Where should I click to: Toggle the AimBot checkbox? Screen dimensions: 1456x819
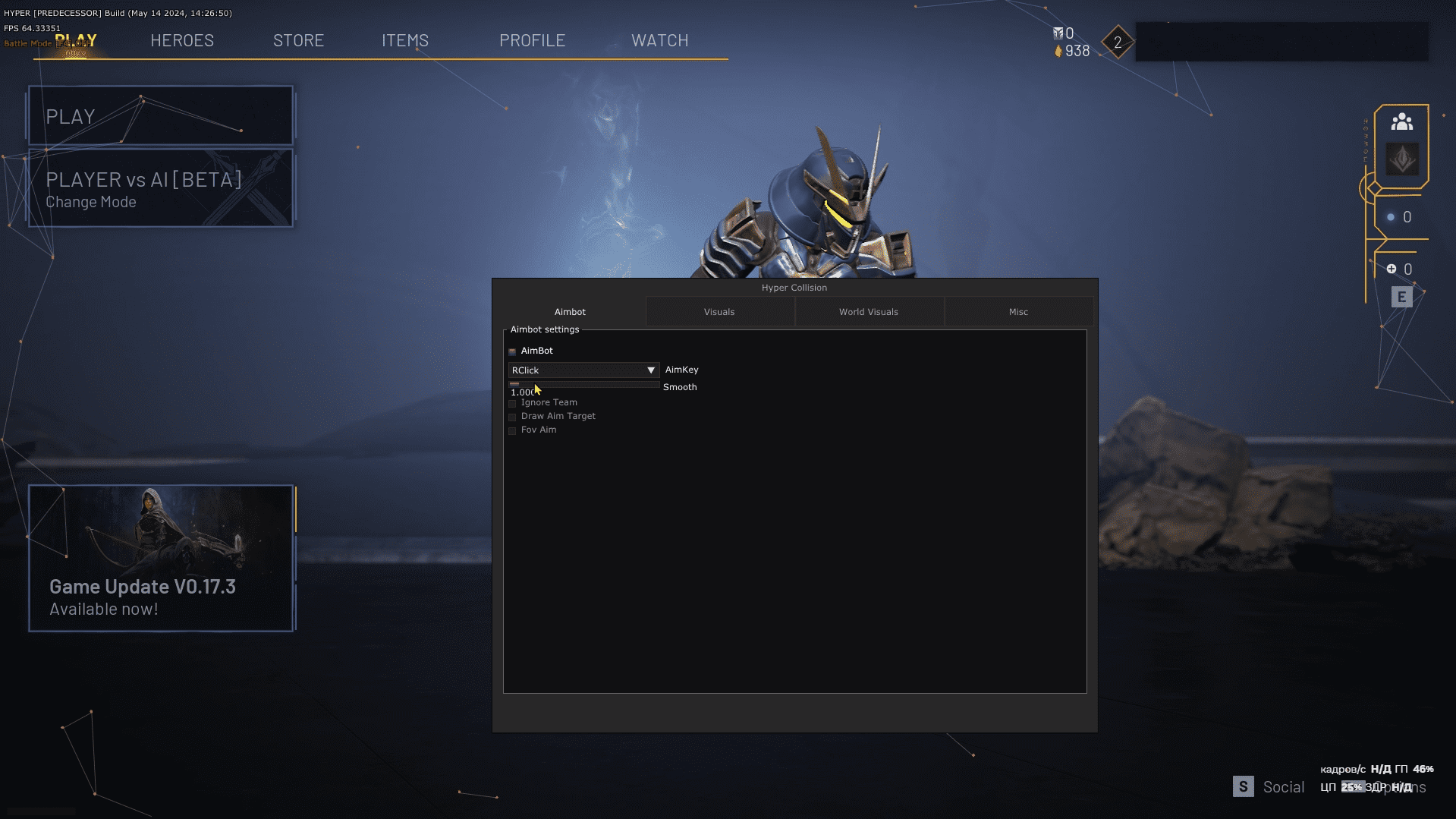[512, 351]
